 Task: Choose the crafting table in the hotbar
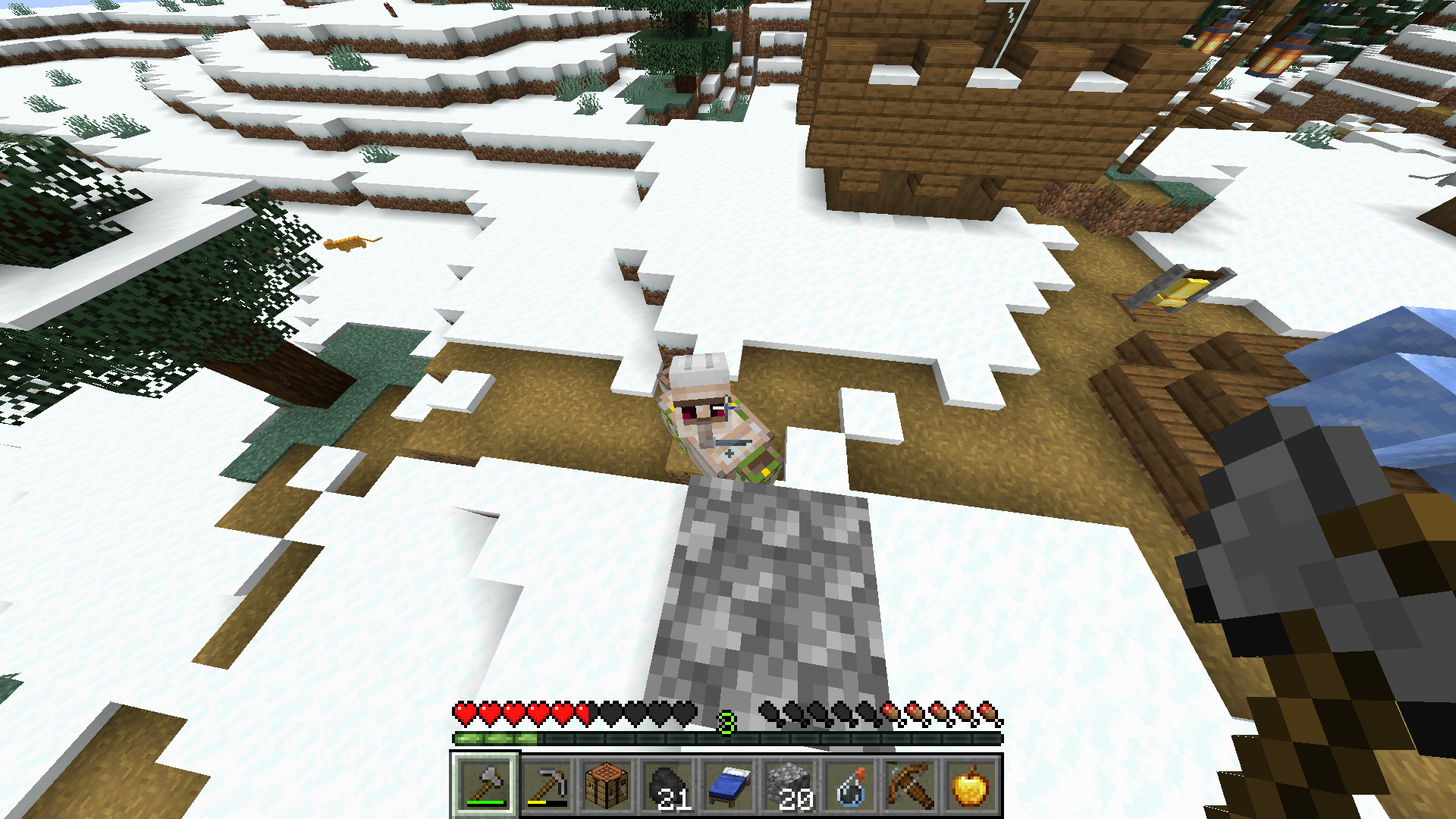coord(607,785)
